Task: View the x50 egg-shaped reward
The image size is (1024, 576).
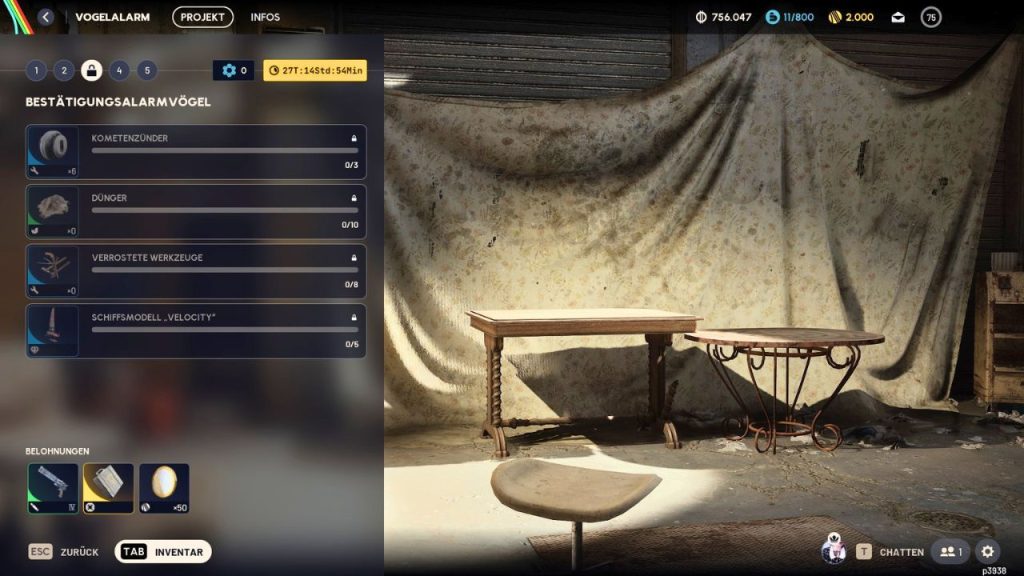Action: click(164, 488)
